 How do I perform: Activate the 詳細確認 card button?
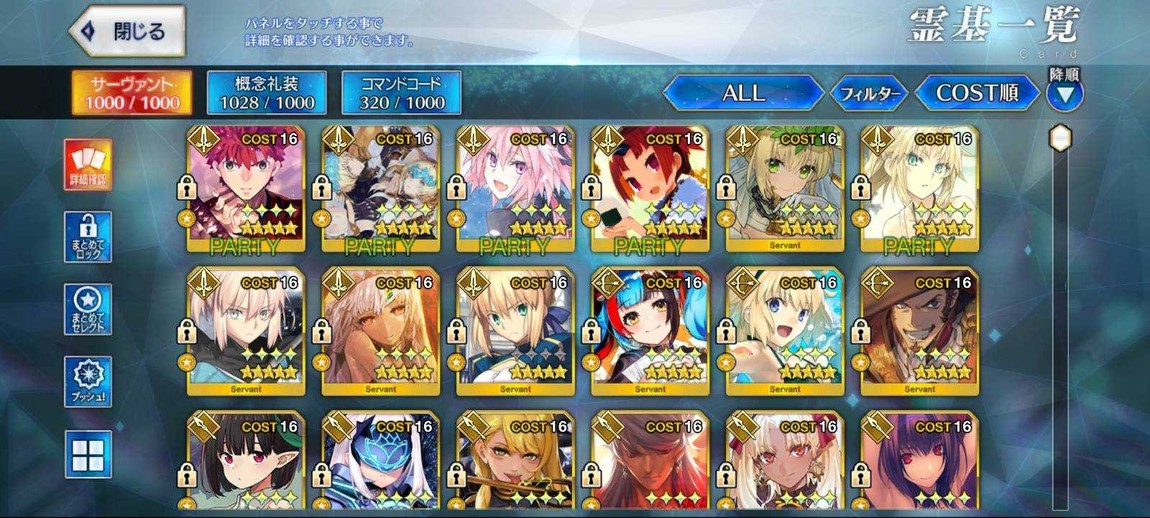[x=89, y=165]
